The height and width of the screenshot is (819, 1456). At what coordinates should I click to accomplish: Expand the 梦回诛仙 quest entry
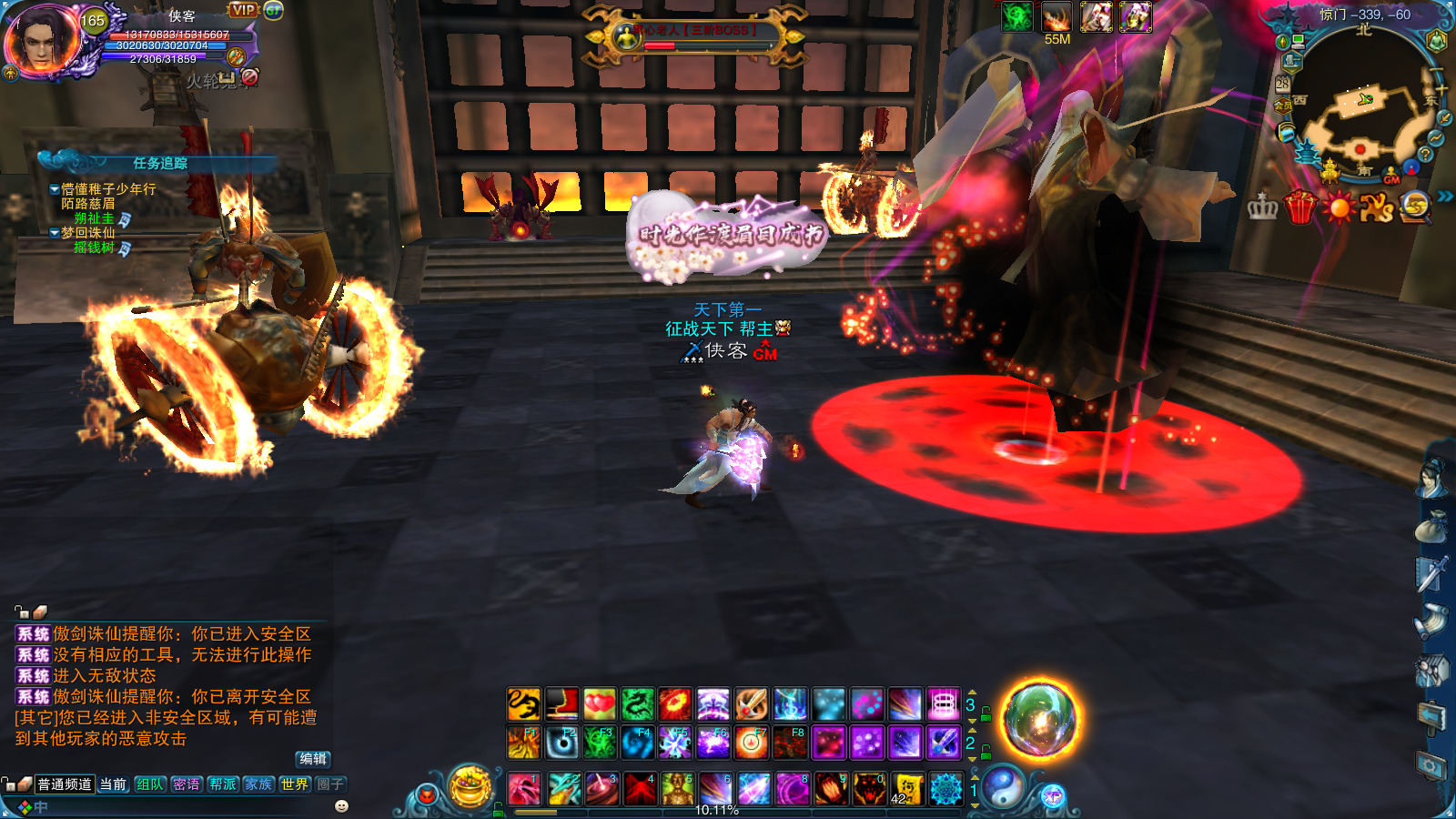point(55,233)
